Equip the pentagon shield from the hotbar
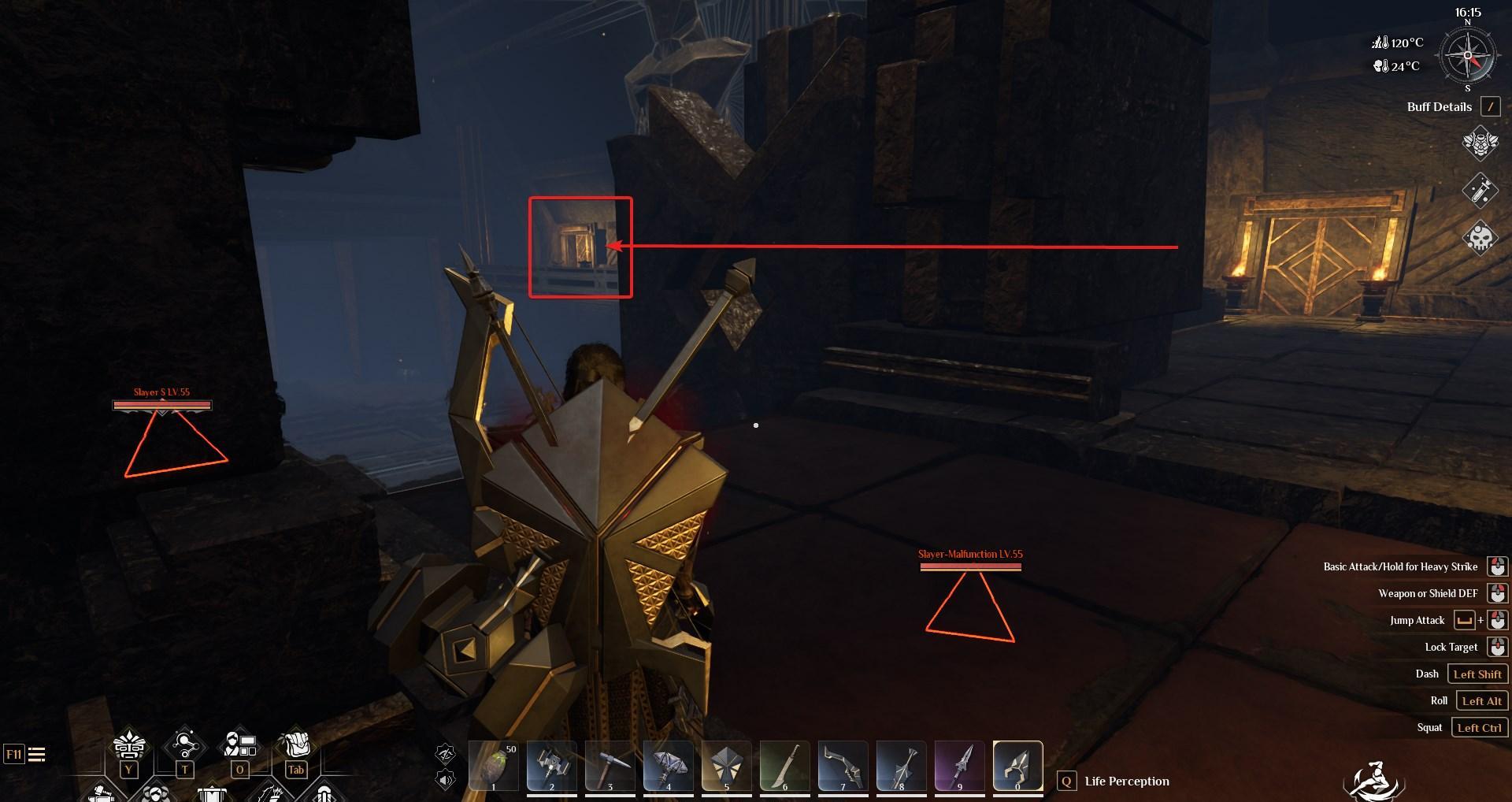 pos(726,766)
